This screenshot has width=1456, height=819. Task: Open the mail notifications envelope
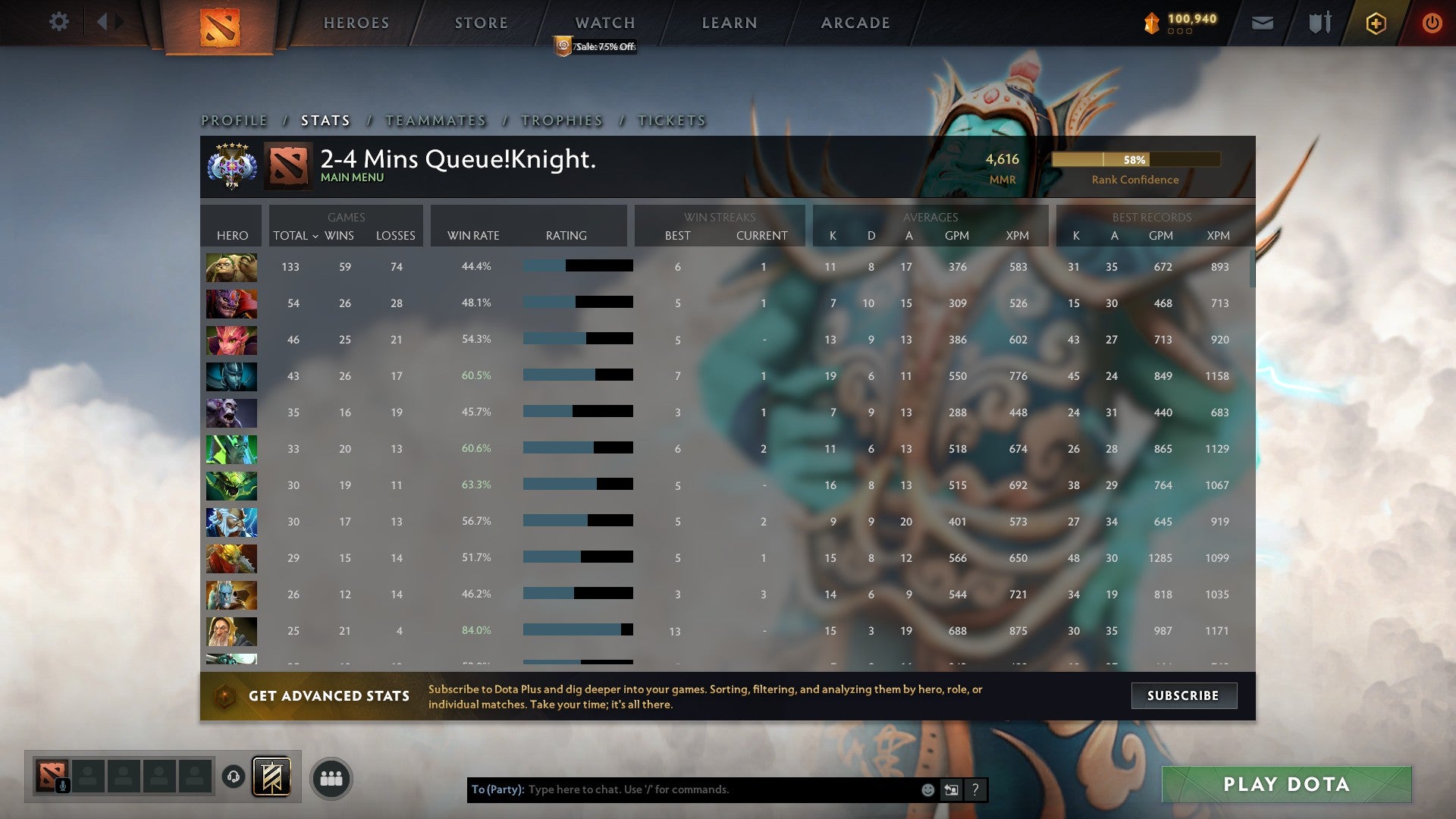tap(1262, 23)
